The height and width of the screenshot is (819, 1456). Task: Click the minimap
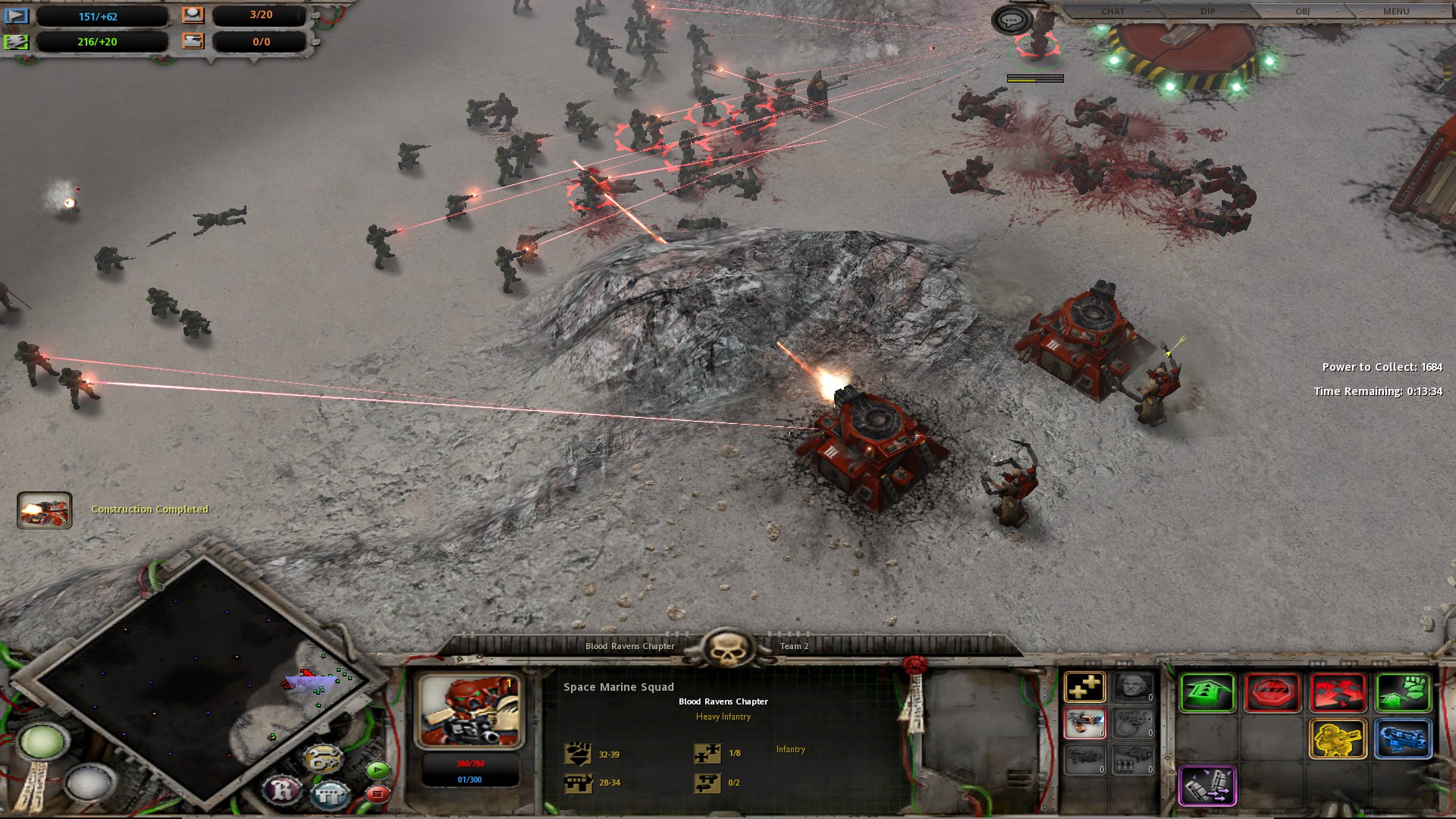(x=190, y=682)
